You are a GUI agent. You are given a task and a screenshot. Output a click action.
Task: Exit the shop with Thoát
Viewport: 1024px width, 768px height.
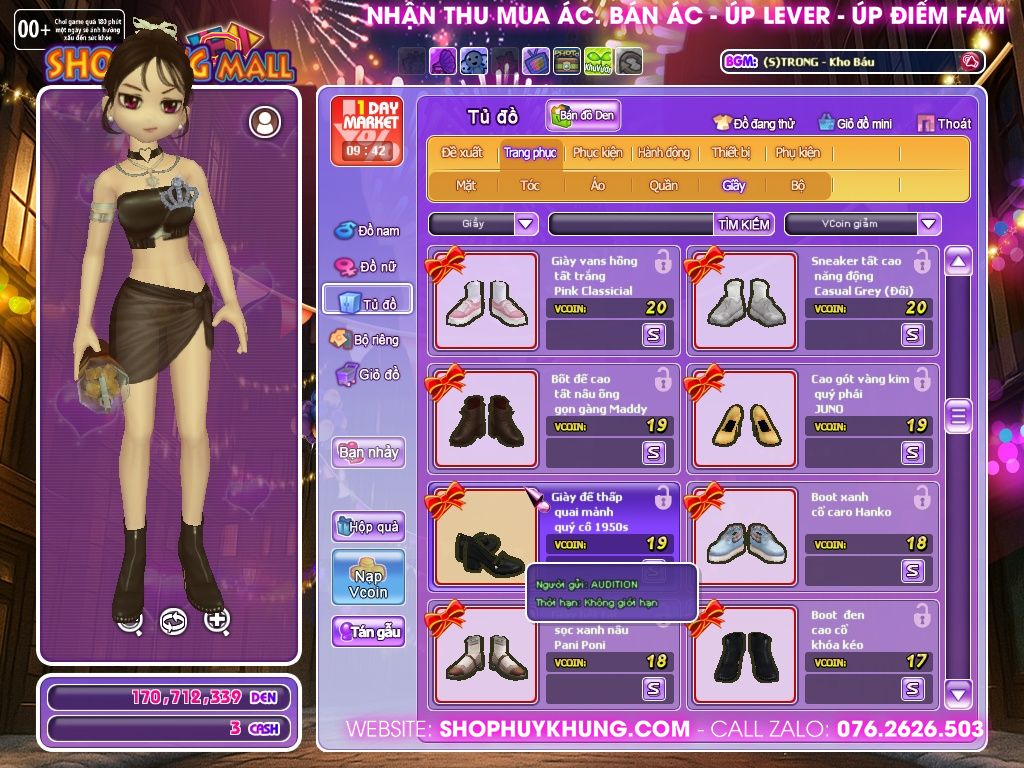coord(942,123)
